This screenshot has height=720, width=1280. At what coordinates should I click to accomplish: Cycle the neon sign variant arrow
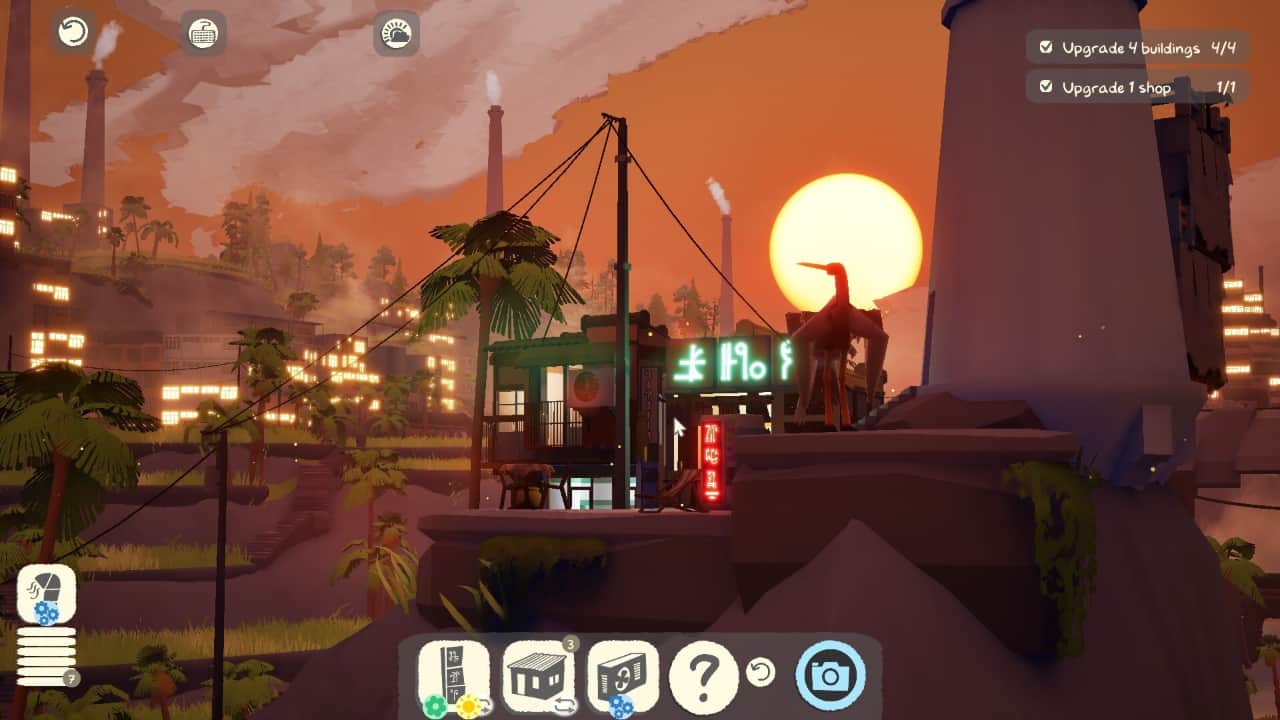(x=485, y=707)
